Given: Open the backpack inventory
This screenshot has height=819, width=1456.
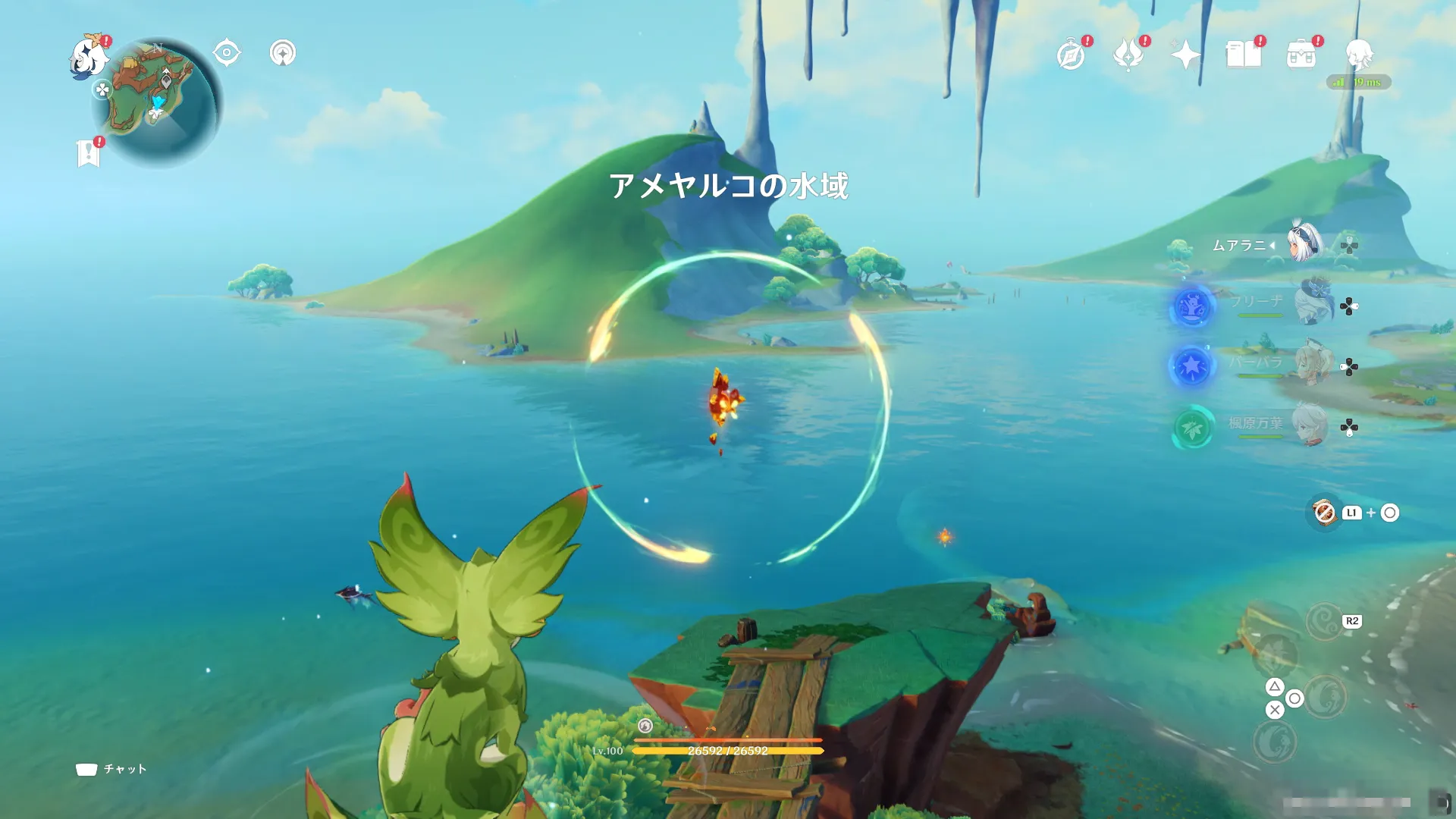Looking at the screenshot, I should (1301, 55).
